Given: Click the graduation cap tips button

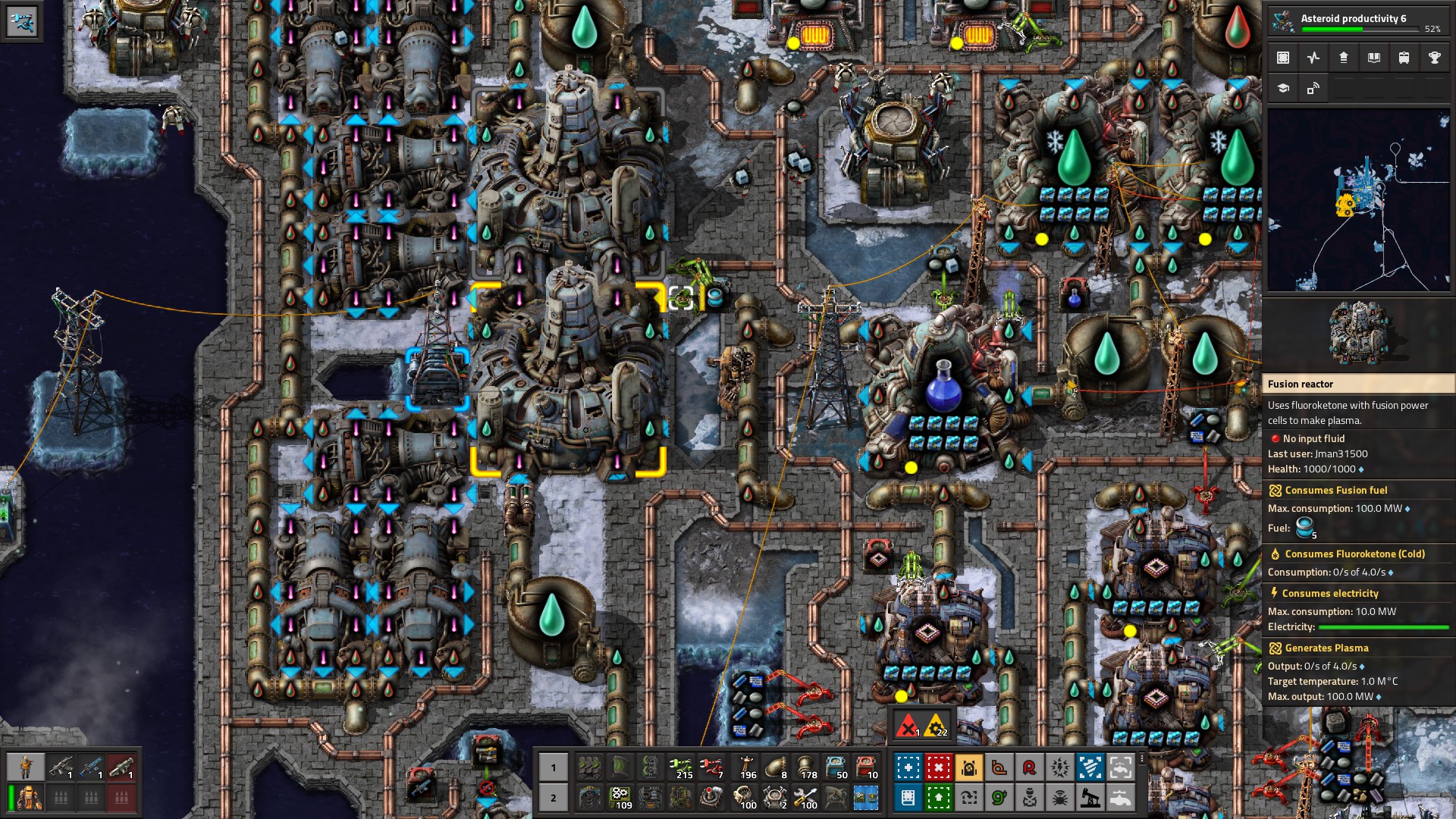Looking at the screenshot, I should click(1283, 89).
